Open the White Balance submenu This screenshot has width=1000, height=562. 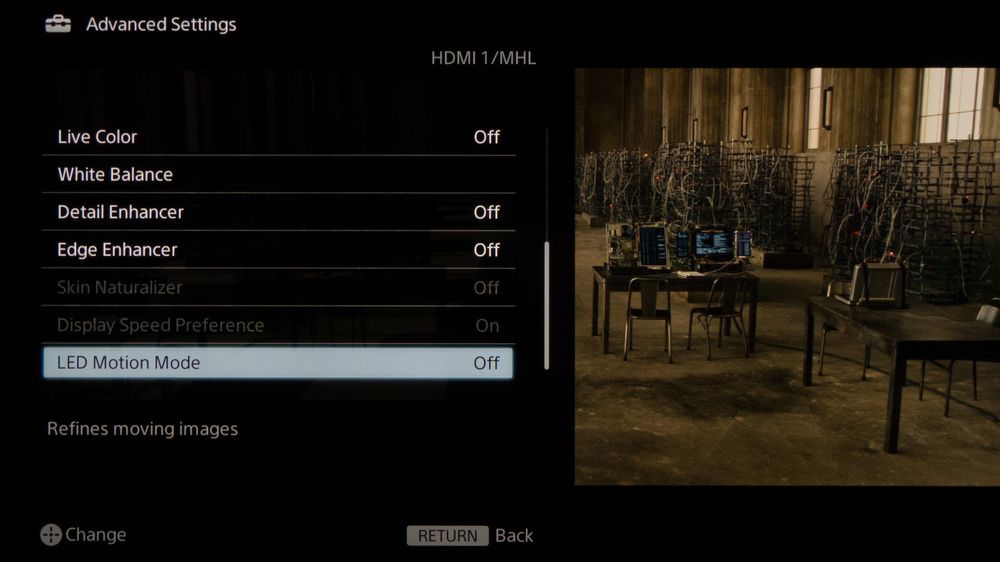(x=278, y=175)
